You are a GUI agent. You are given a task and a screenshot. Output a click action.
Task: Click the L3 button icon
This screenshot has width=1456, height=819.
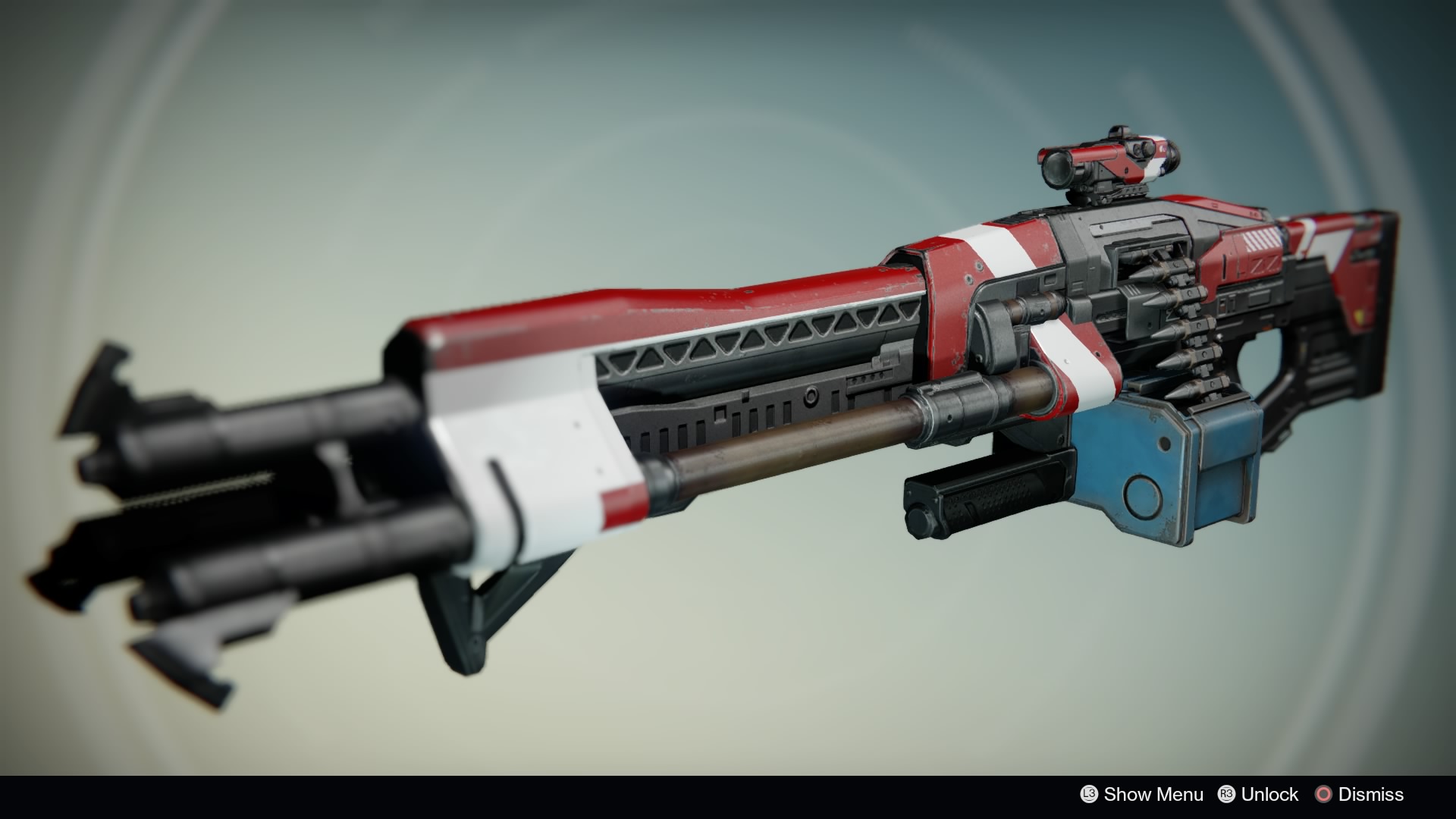(1089, 794)
